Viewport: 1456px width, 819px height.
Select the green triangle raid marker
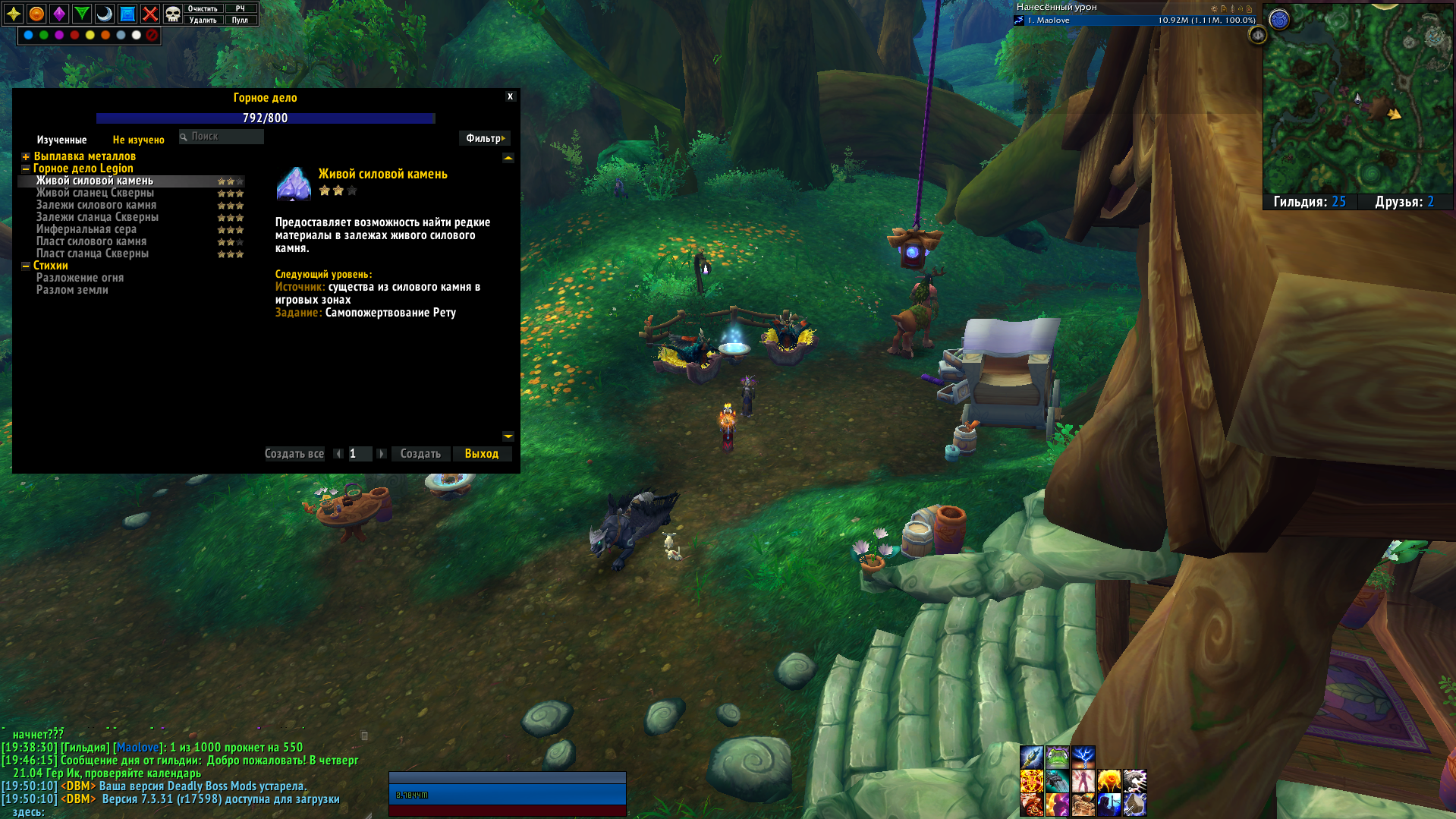pos(82,14)
